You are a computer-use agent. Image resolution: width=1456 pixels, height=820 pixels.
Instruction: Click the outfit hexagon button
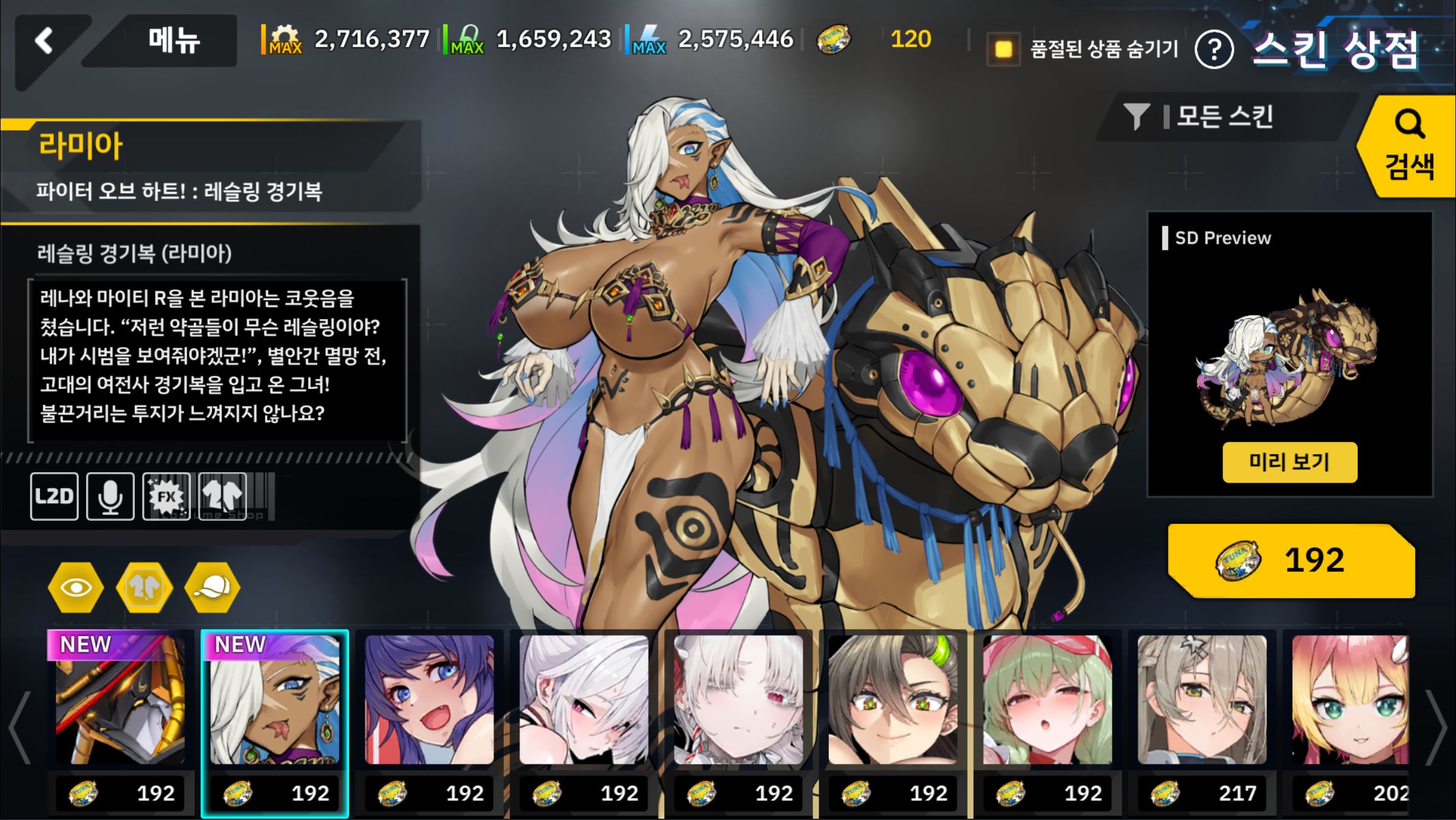pyautogui.click(x=145, y=587)
